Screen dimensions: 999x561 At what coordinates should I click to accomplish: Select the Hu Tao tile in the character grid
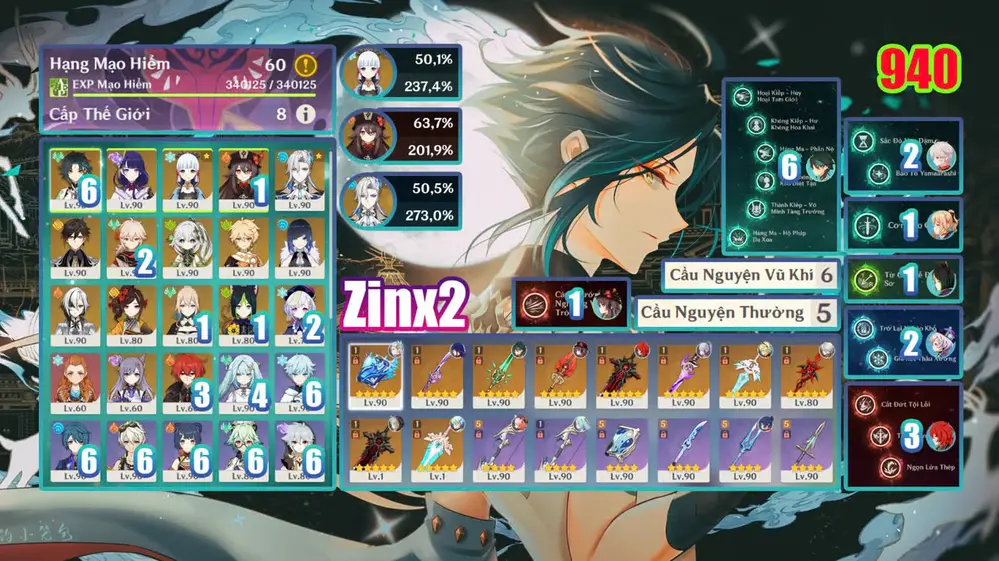(x=243, y=177)
